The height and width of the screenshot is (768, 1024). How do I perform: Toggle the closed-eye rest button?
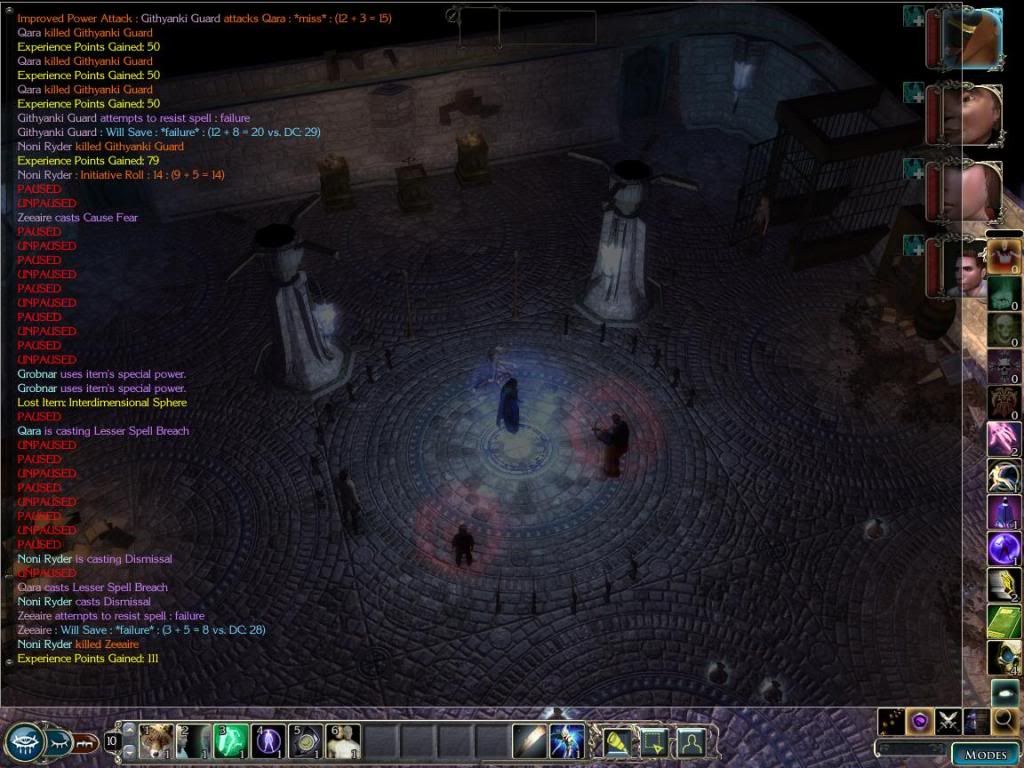click(61, 742)
